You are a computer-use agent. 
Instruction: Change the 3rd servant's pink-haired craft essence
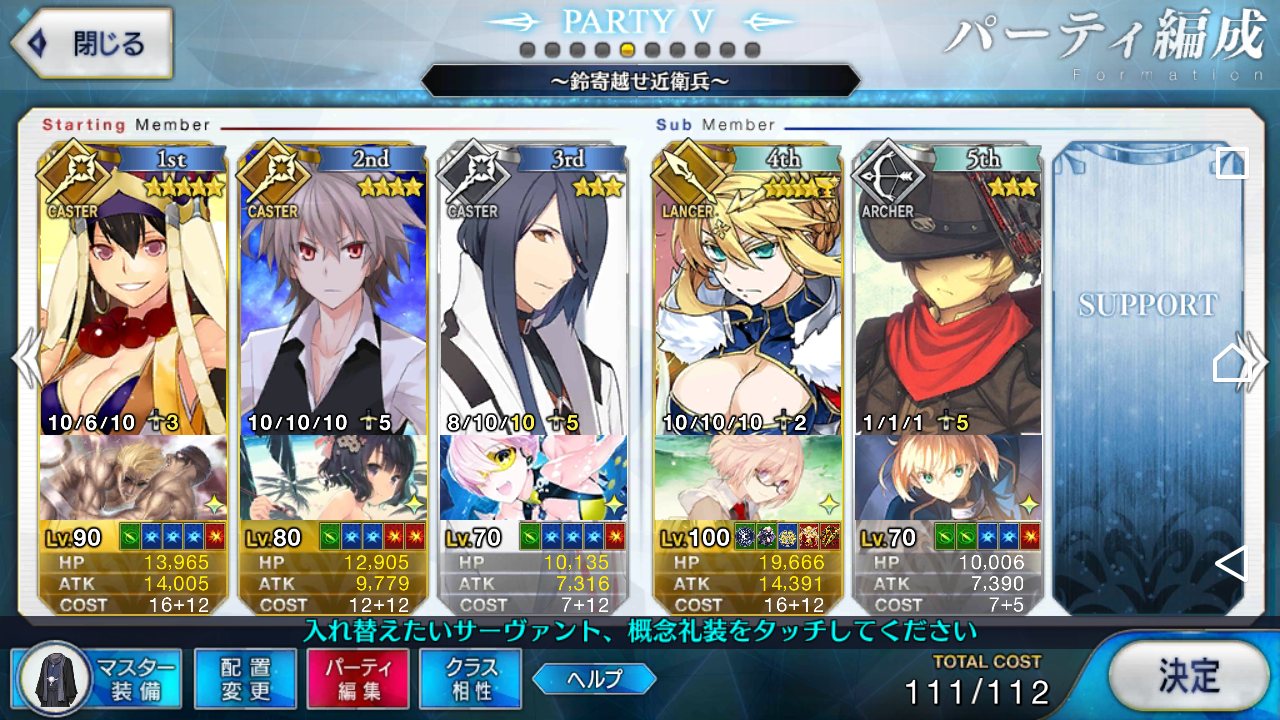tap(533, 478)
